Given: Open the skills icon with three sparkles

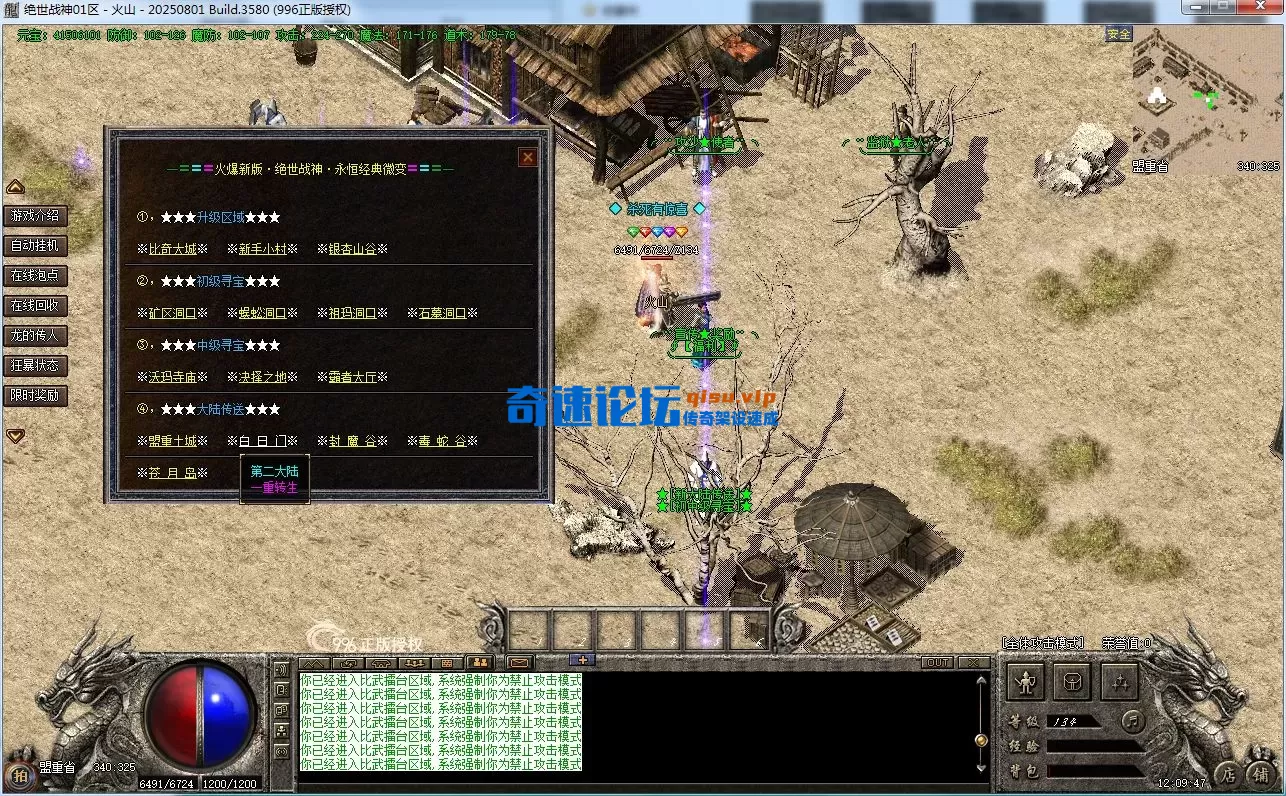Looking at the screenshot, I should pos(1120,682).
